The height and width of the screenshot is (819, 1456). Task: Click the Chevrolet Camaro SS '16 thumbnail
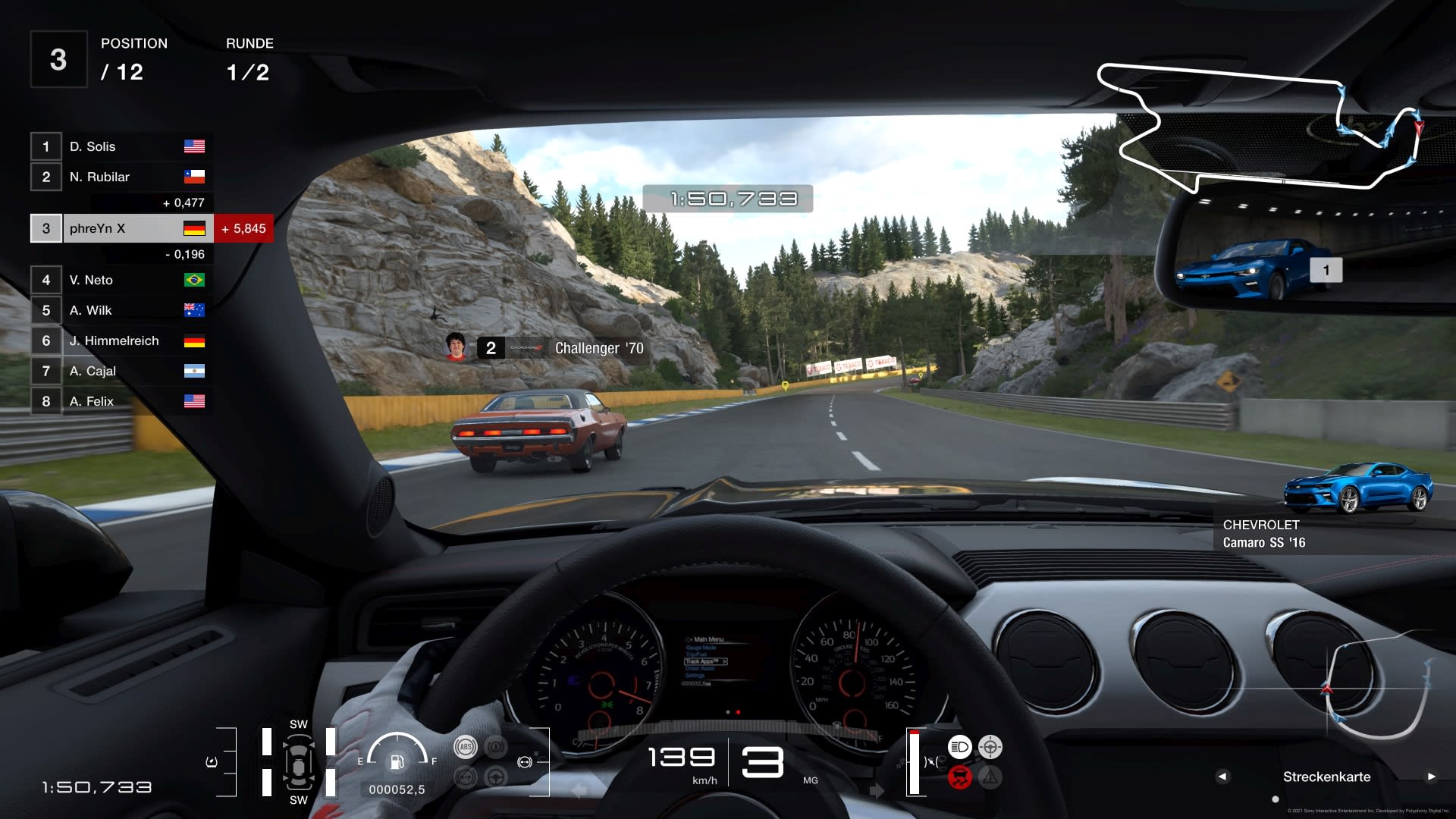coord(1357,489)
